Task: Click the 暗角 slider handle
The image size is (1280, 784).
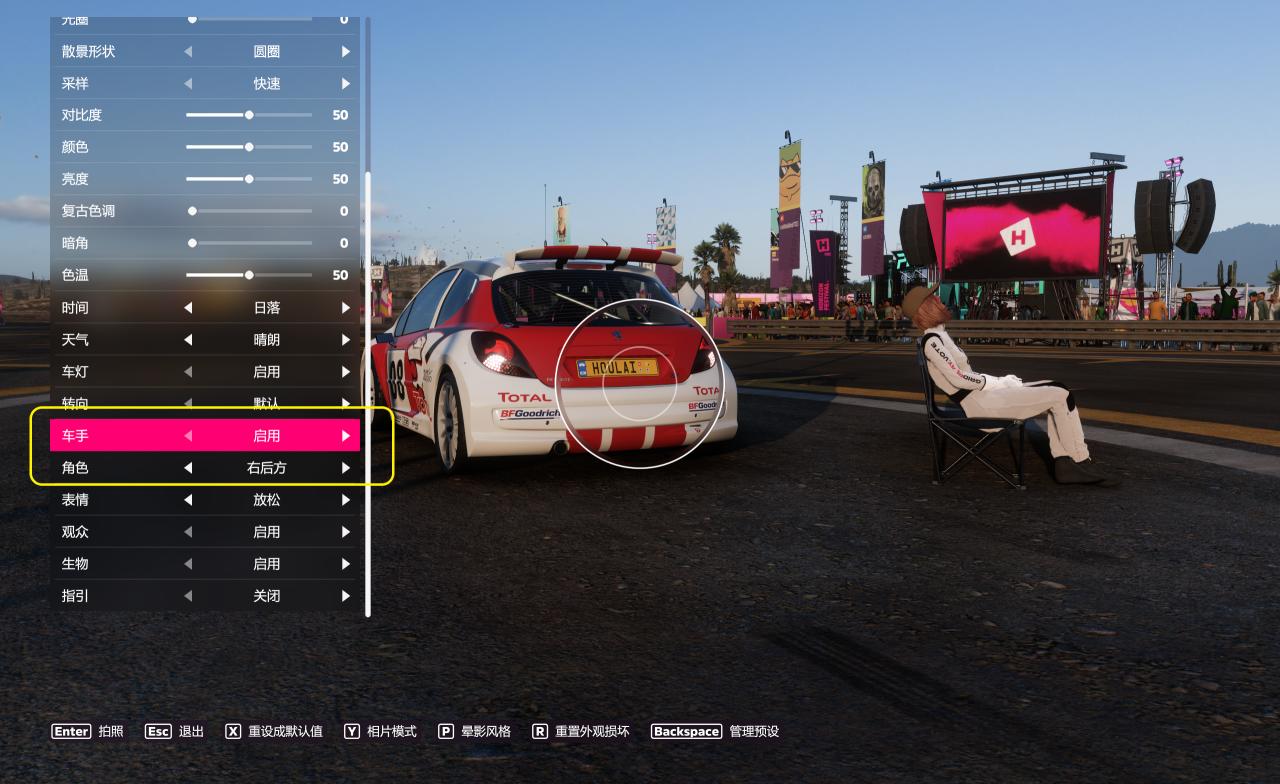Action: click(x=192, y=243)
